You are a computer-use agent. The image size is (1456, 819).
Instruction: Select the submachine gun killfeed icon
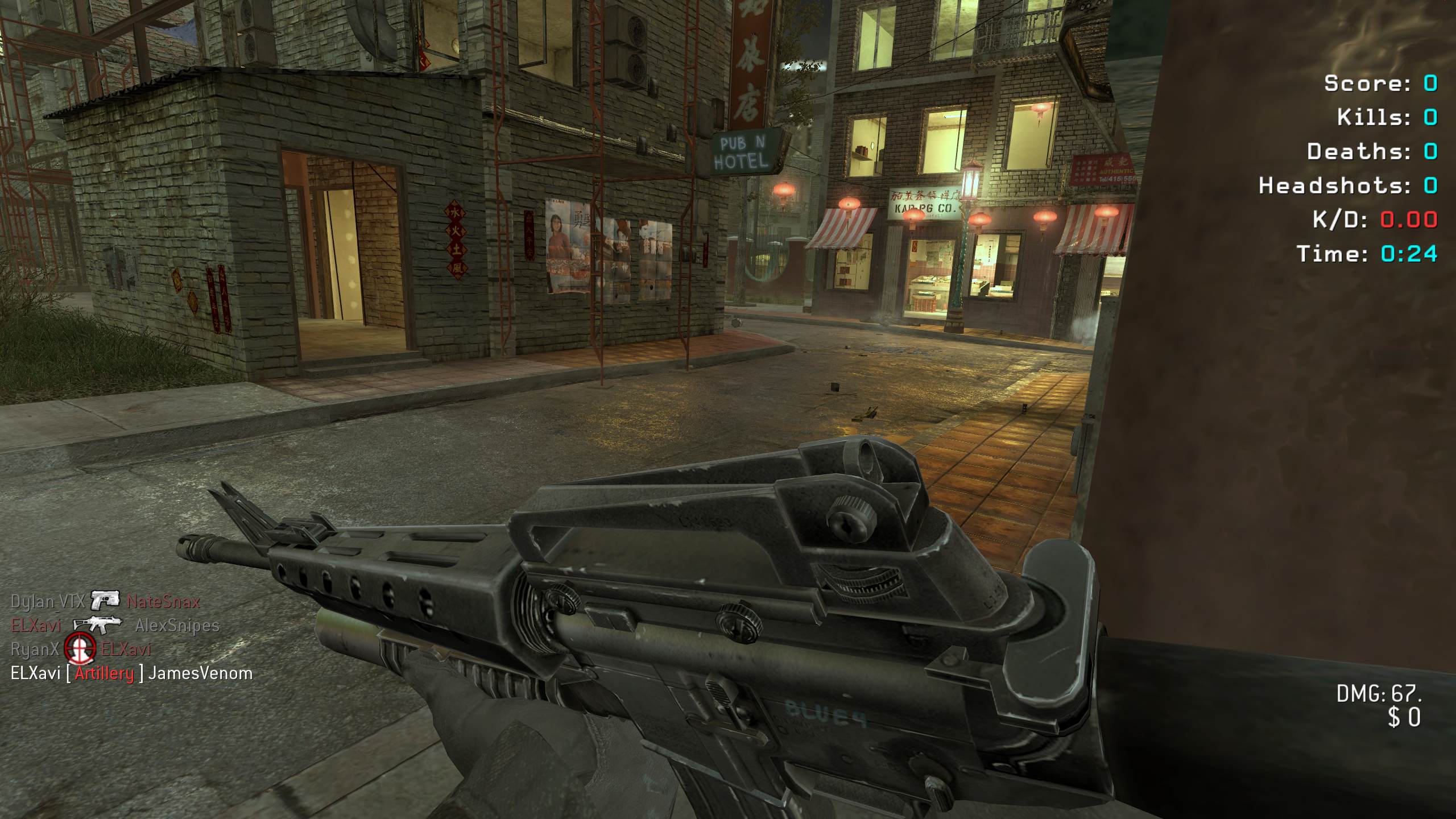(98, 624)
